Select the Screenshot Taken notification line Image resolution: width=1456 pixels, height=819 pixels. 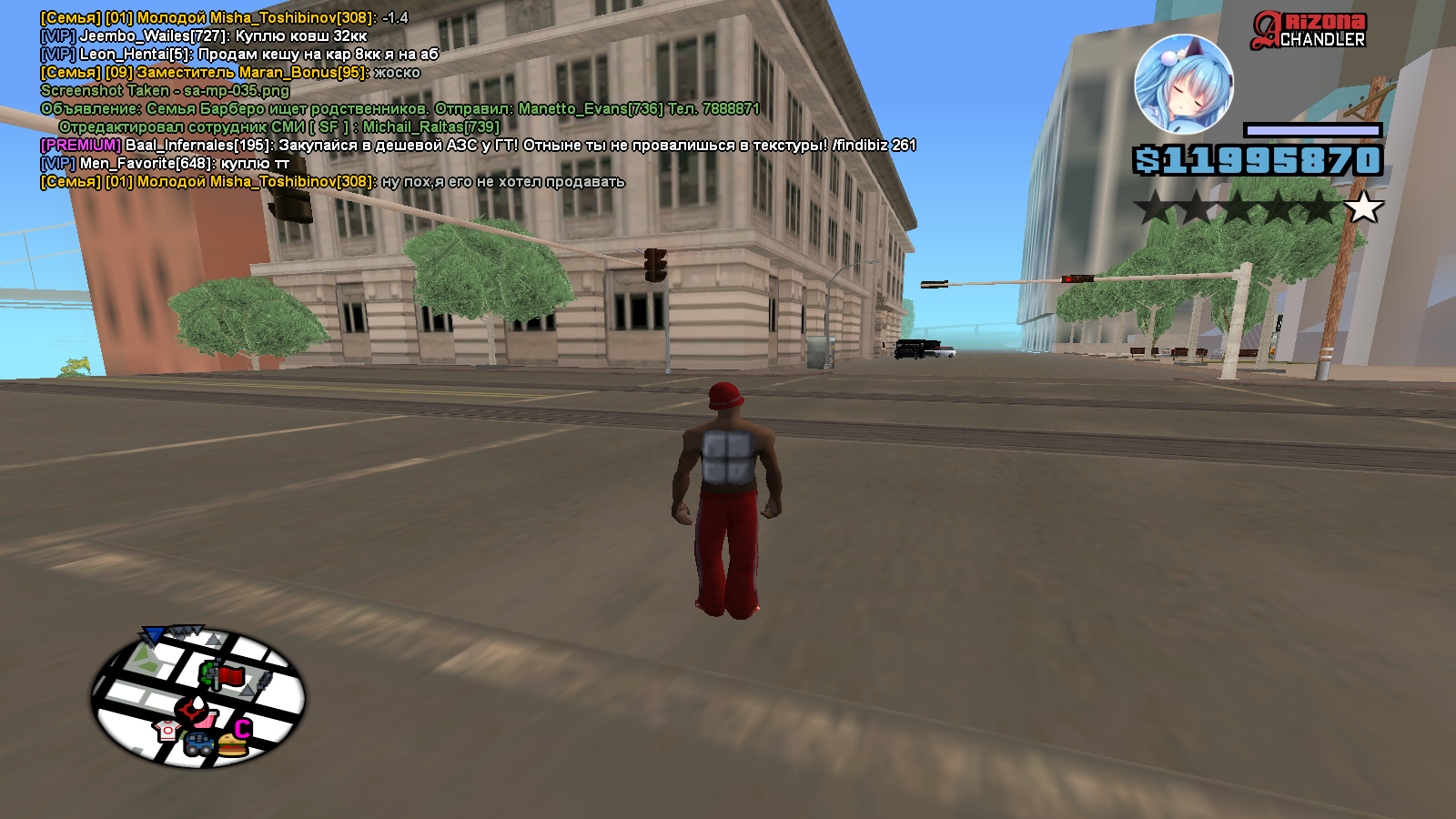(165, 91)
